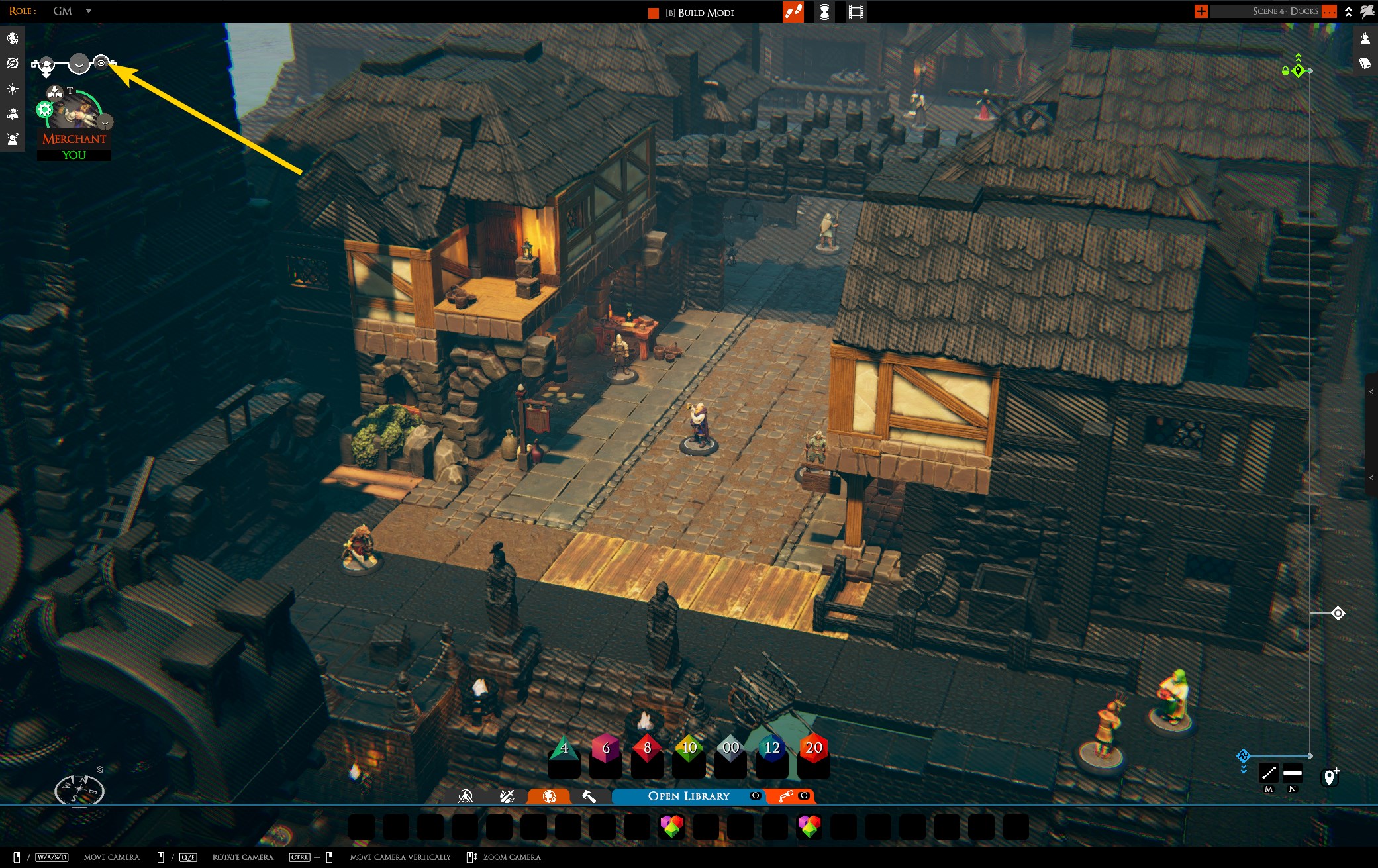This screenshot has width=1378, height=868.
Task: Open the Role GM dropdown
Action: tap(88, 11)
